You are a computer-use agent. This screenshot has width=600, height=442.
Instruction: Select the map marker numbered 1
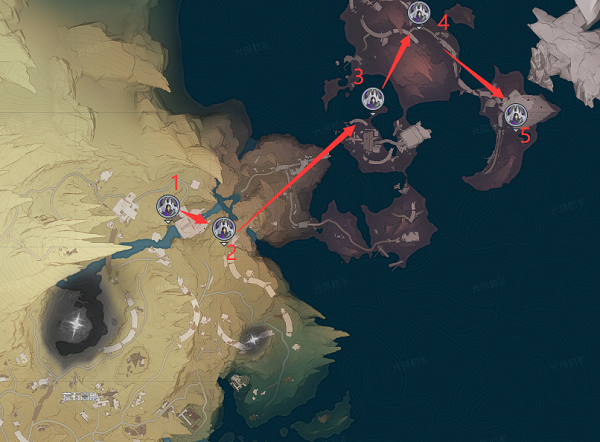[168, 207]
